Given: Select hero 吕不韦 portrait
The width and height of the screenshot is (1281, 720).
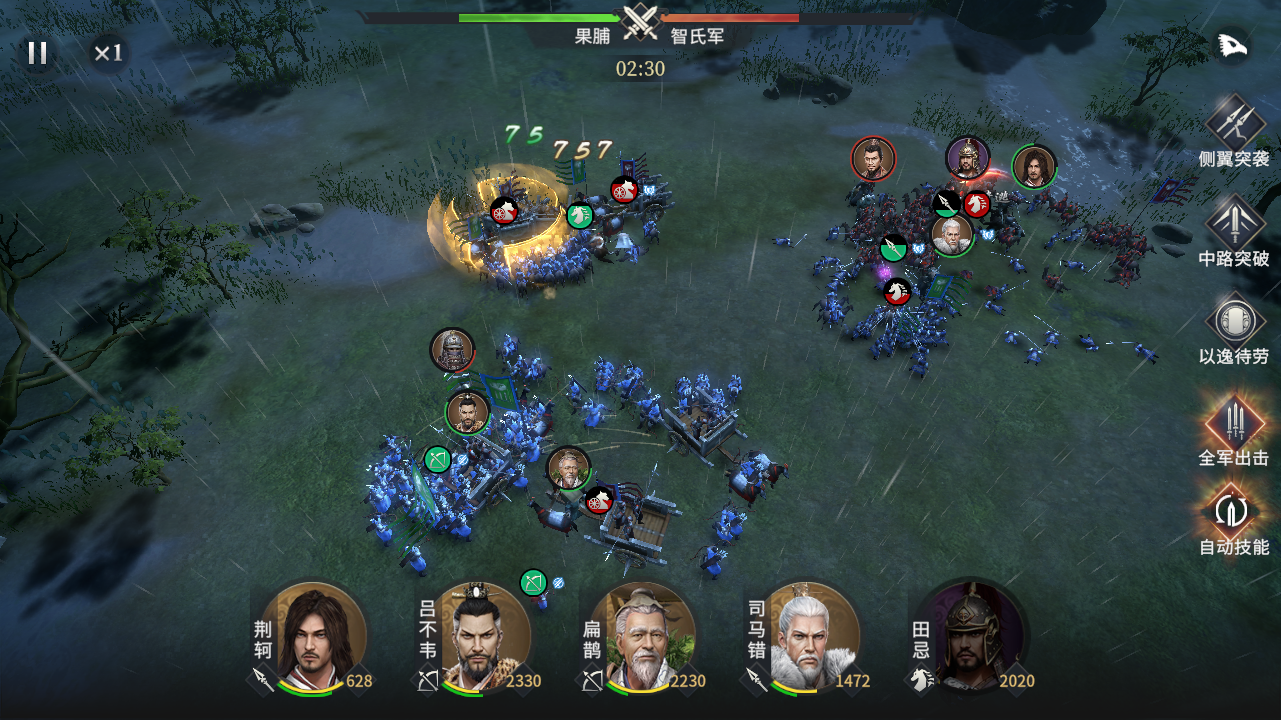Looking at the screenshot, I should (x=484, y=635).
